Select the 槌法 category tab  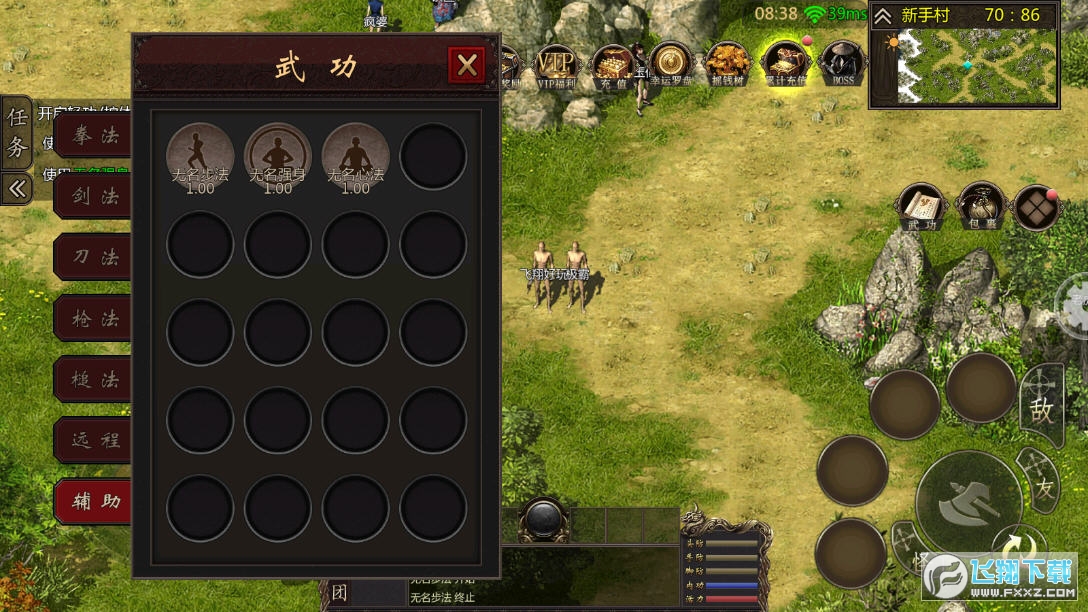(x=93, y=380)
